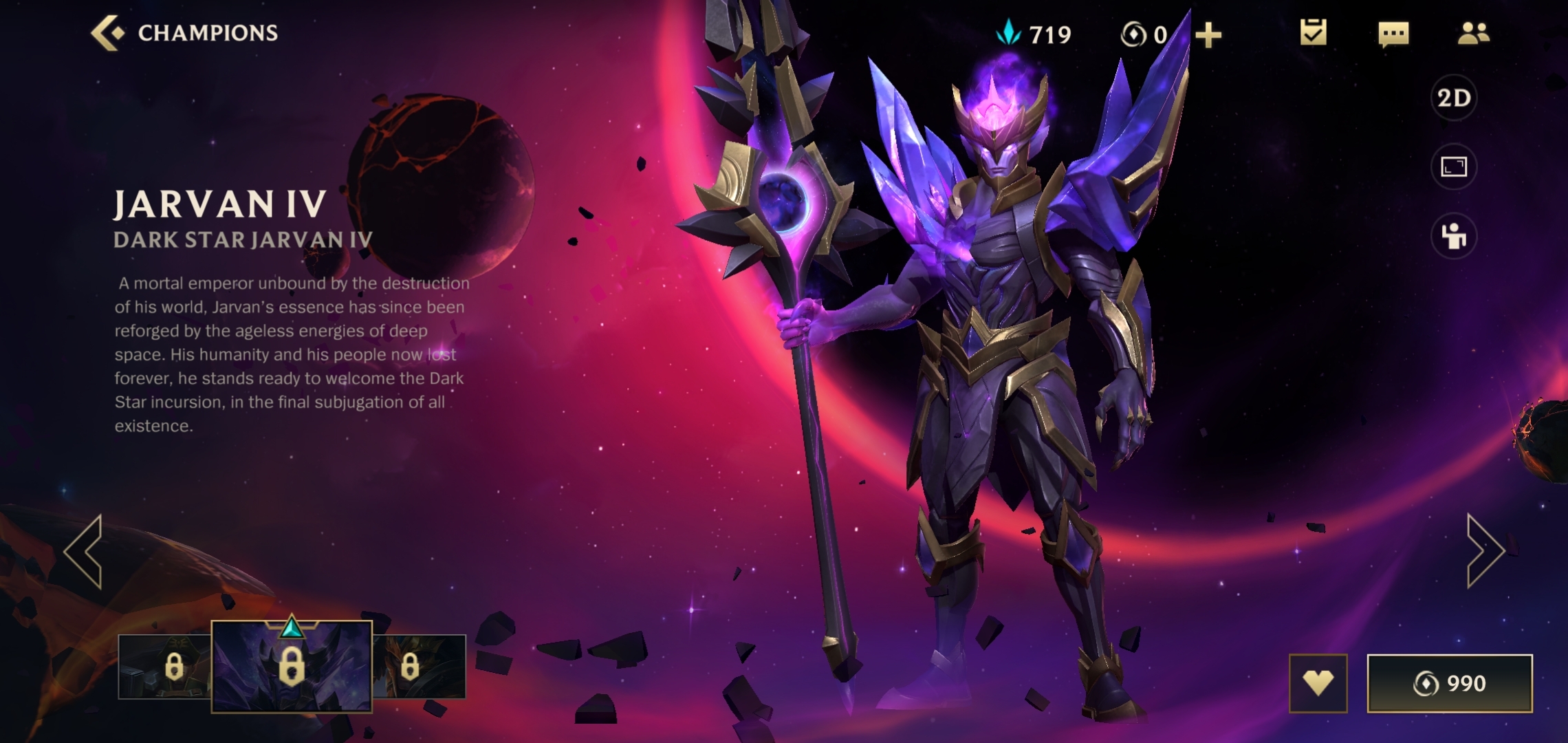Screen dimensions: 1568x743
Task: Add more Wild Cores with the plus button
Action: (x=1208, y=34)
